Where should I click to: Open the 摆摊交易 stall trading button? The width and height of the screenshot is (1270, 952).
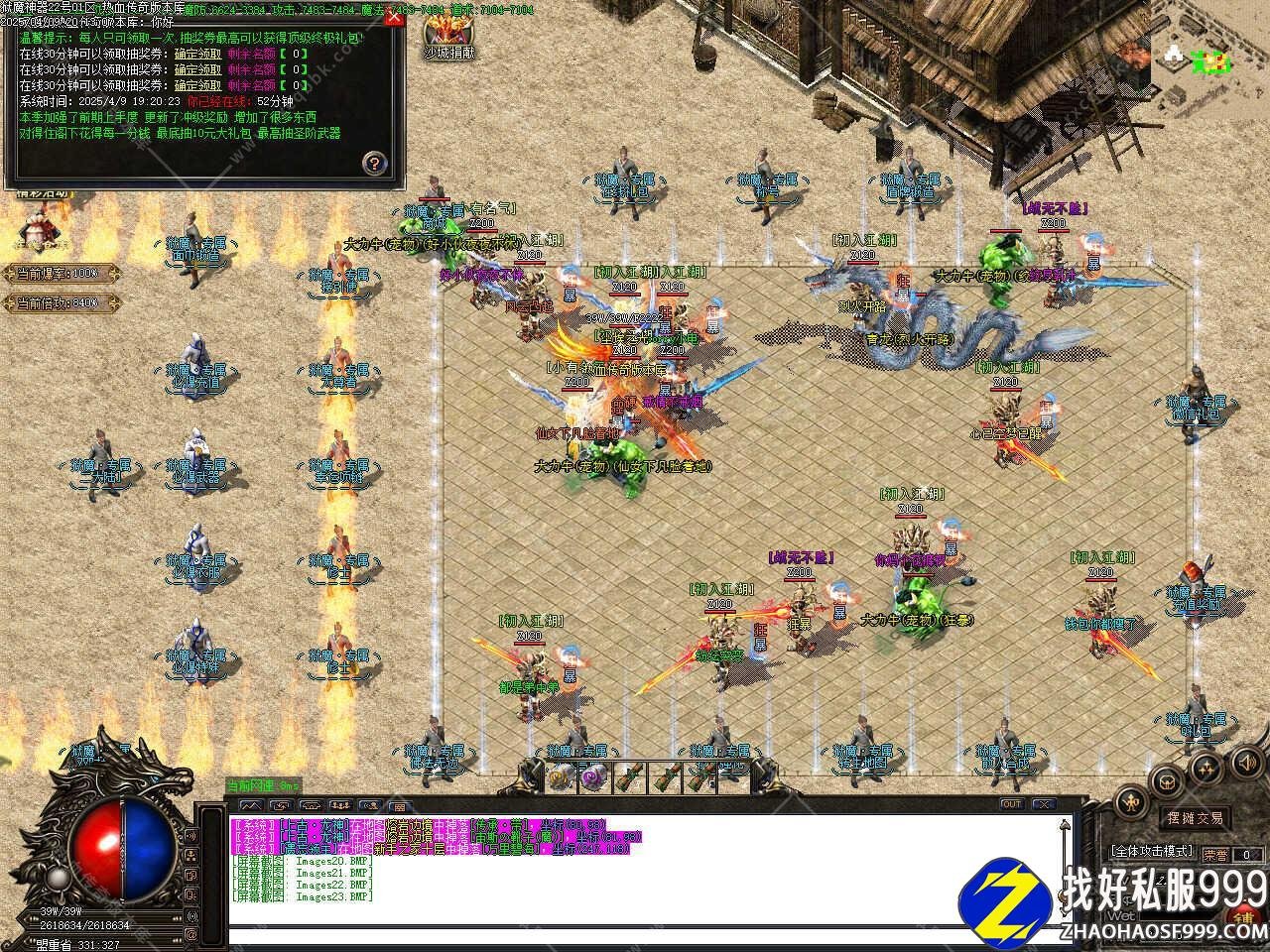(x=1194, y=818)
